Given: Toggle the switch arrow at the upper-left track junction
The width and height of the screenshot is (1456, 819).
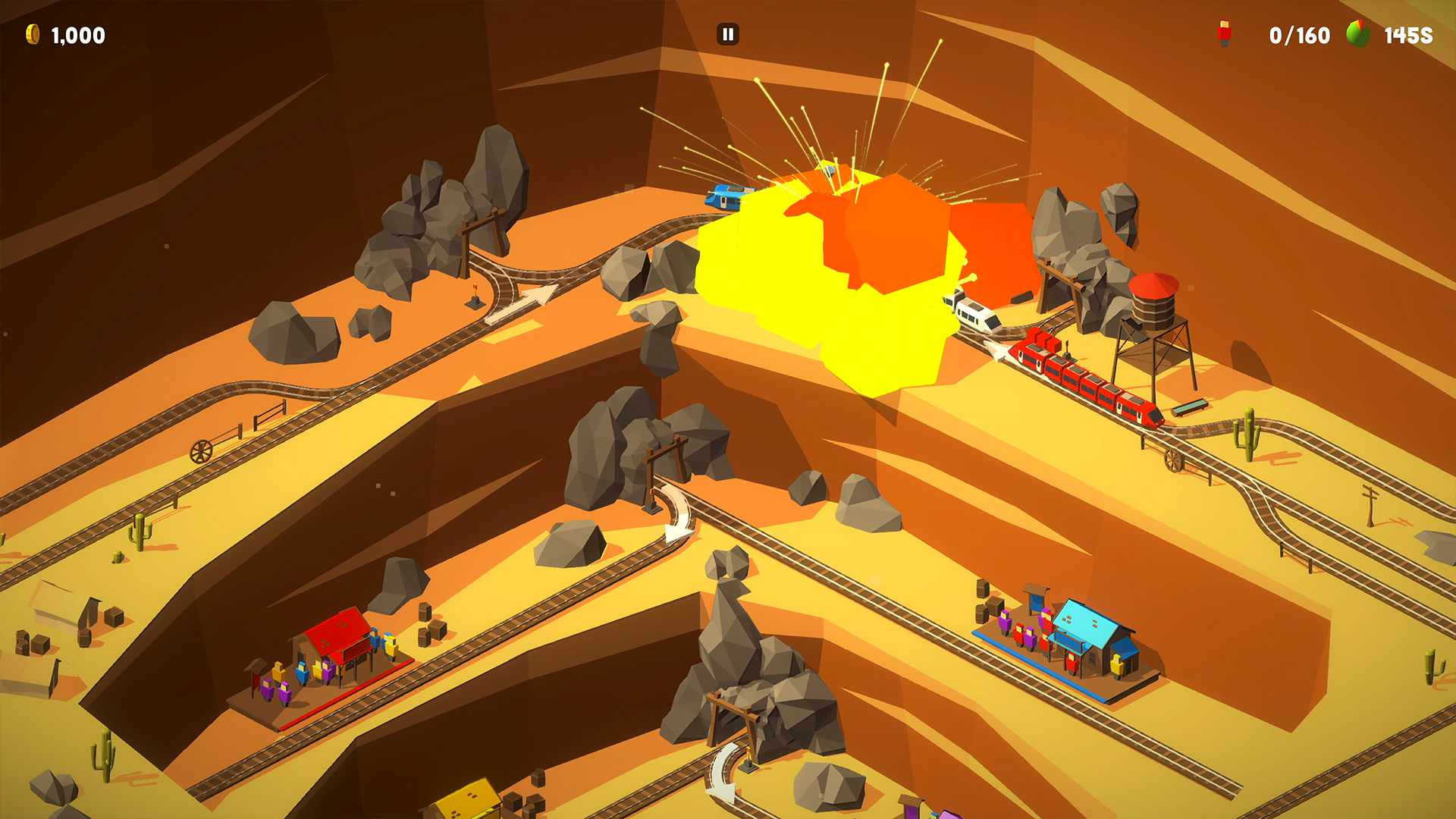Looking at the screenshot, I should point(538,293).
